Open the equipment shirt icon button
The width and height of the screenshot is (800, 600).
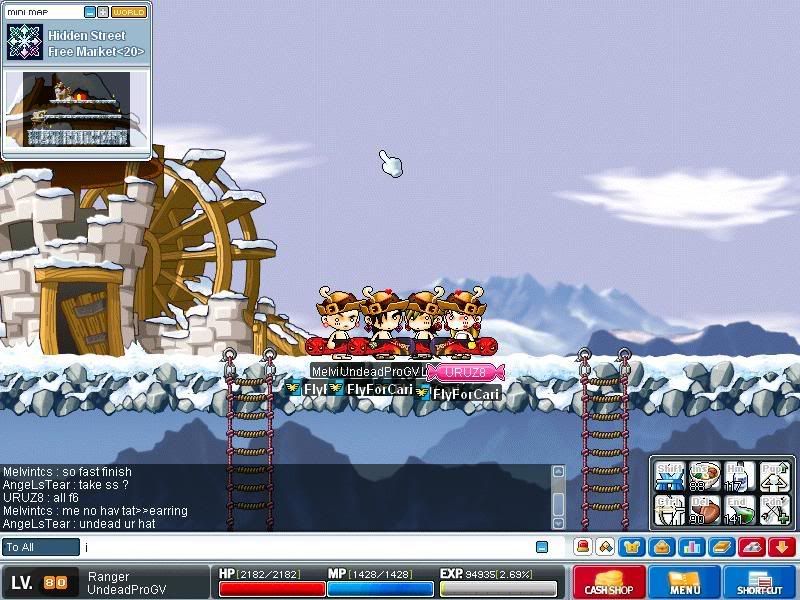(x=632, y=547)
